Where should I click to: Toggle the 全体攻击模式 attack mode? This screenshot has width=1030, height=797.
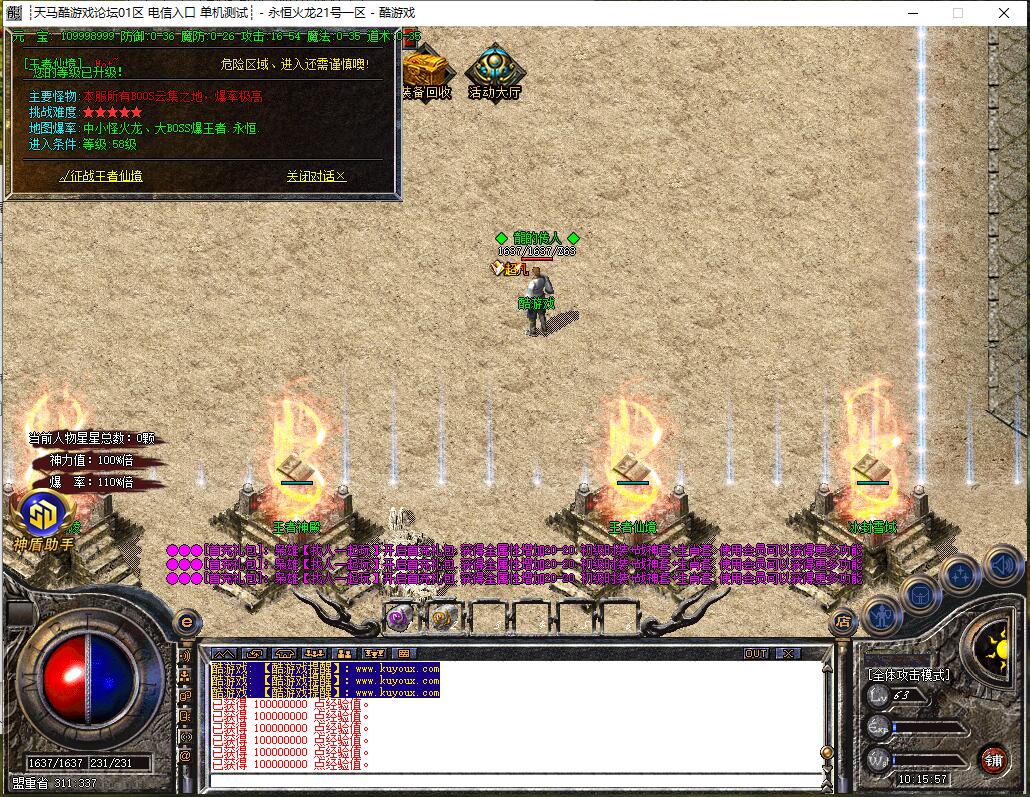coord(908,675)
